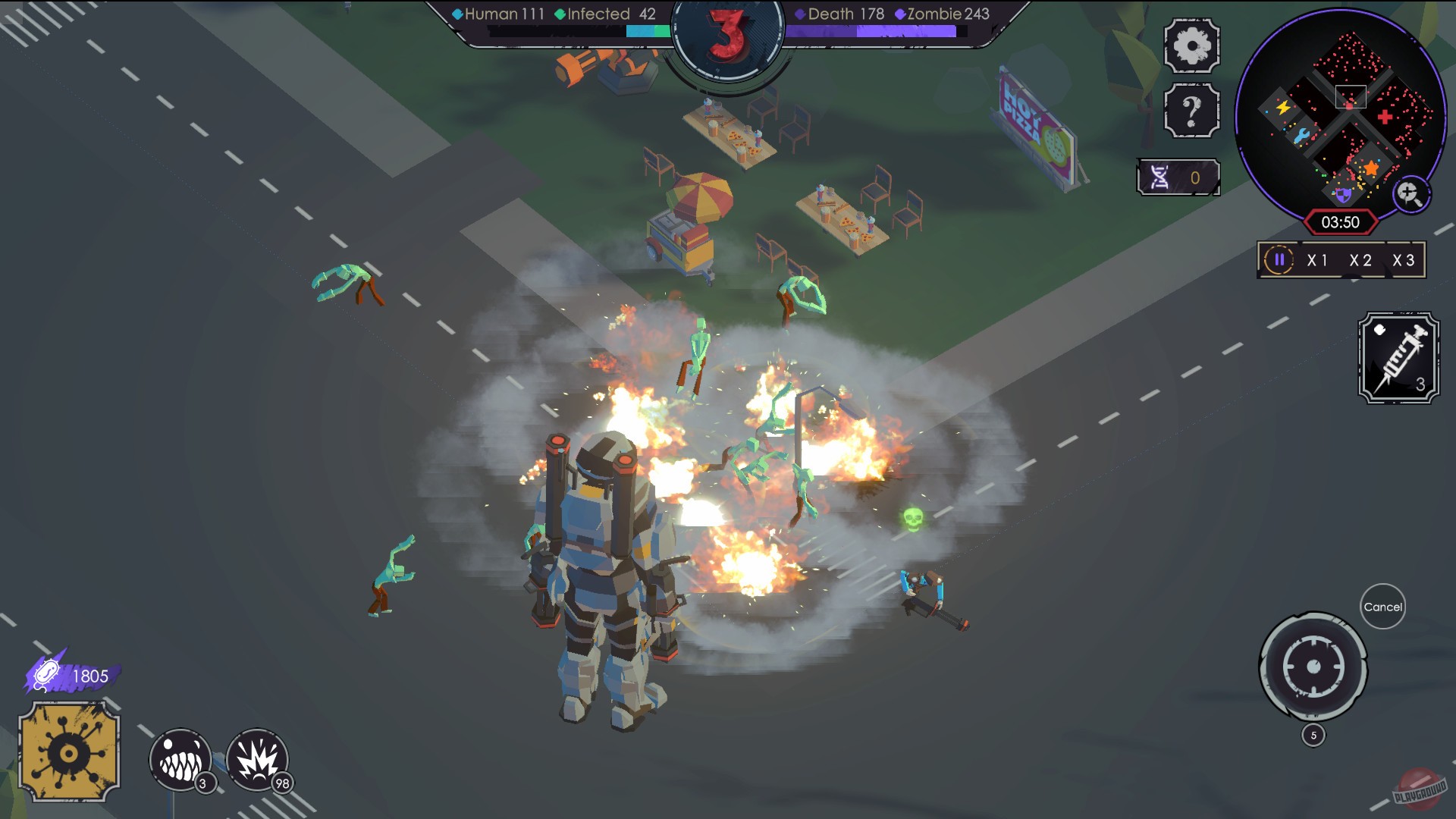
Task: Activate the monster mouth ability with 3 charges
Action: (180, 759)
